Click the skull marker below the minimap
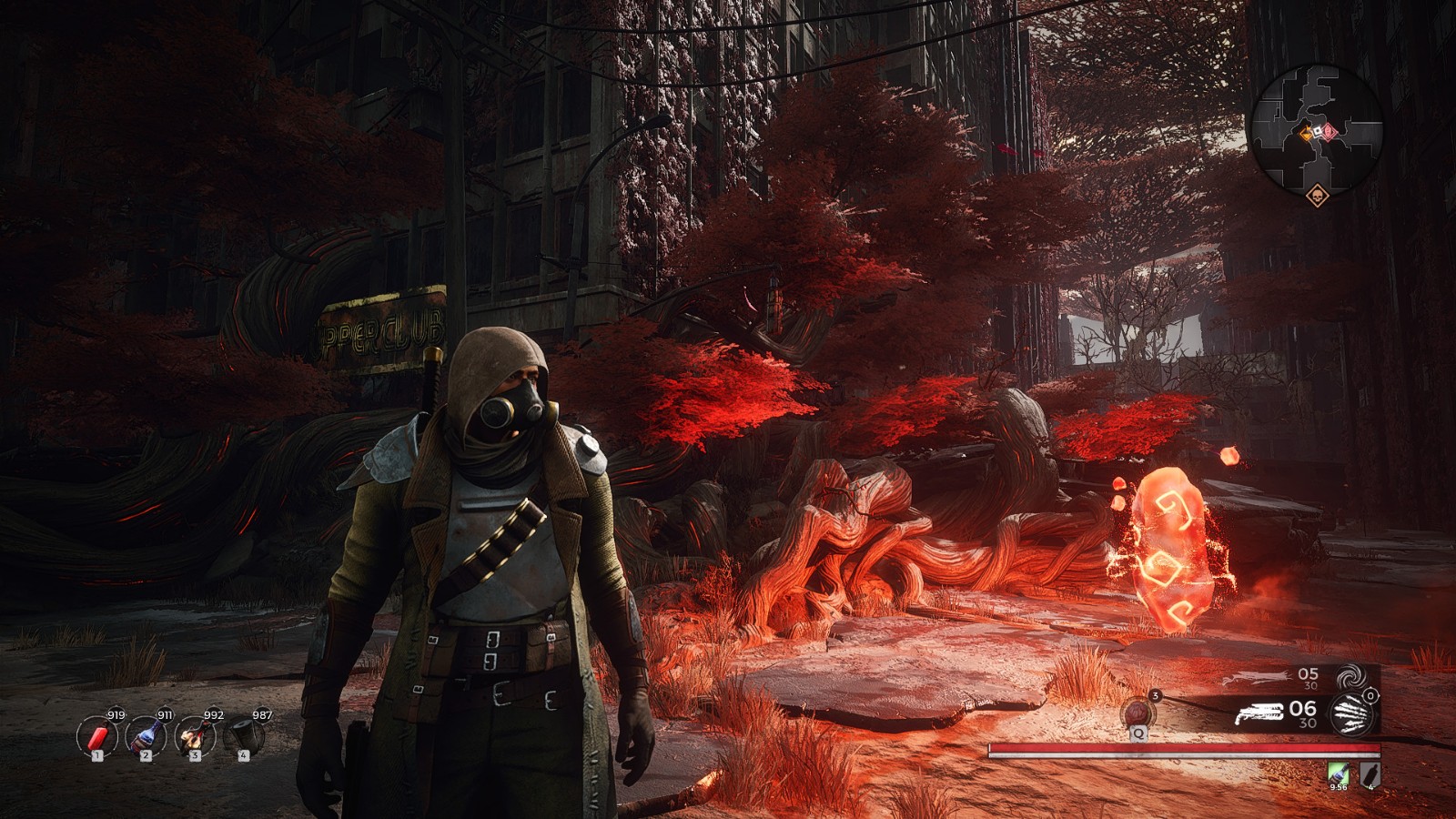 (x=1315, y=196)
